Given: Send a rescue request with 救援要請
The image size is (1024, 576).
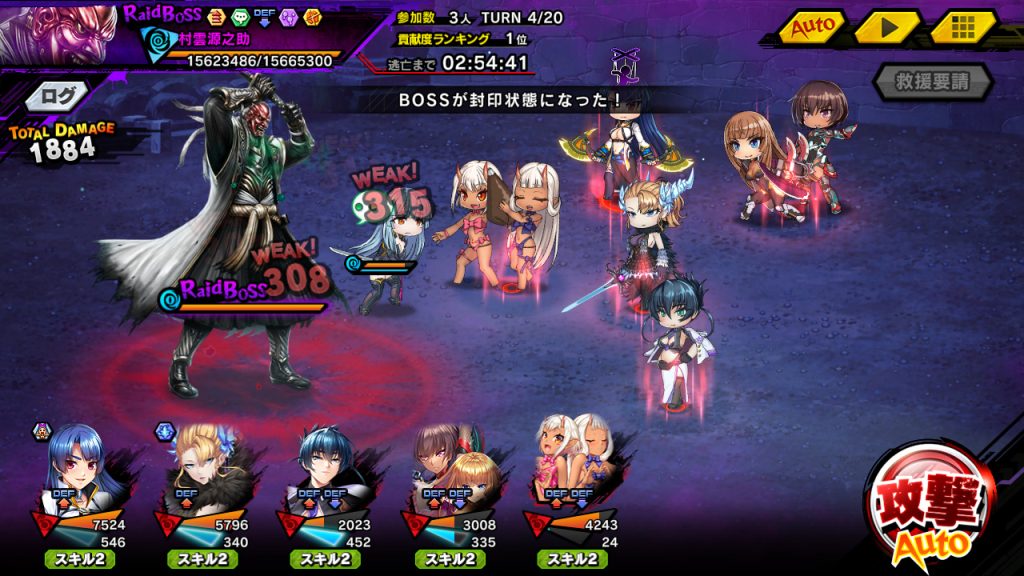Looking at the screenshot, I should 932,82.
